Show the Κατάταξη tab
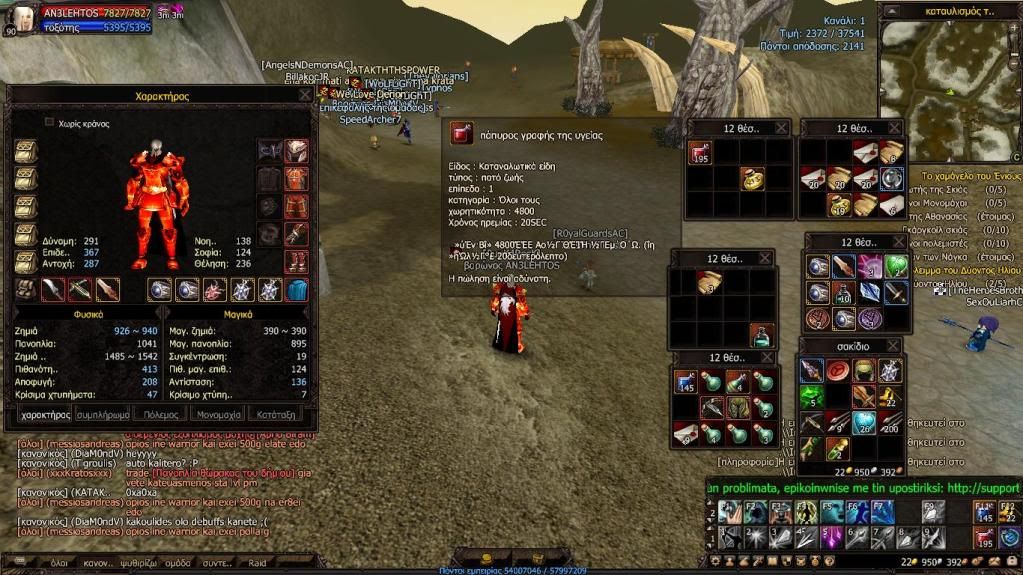Viewport: 1023px width, 575px height. [275, 413]
